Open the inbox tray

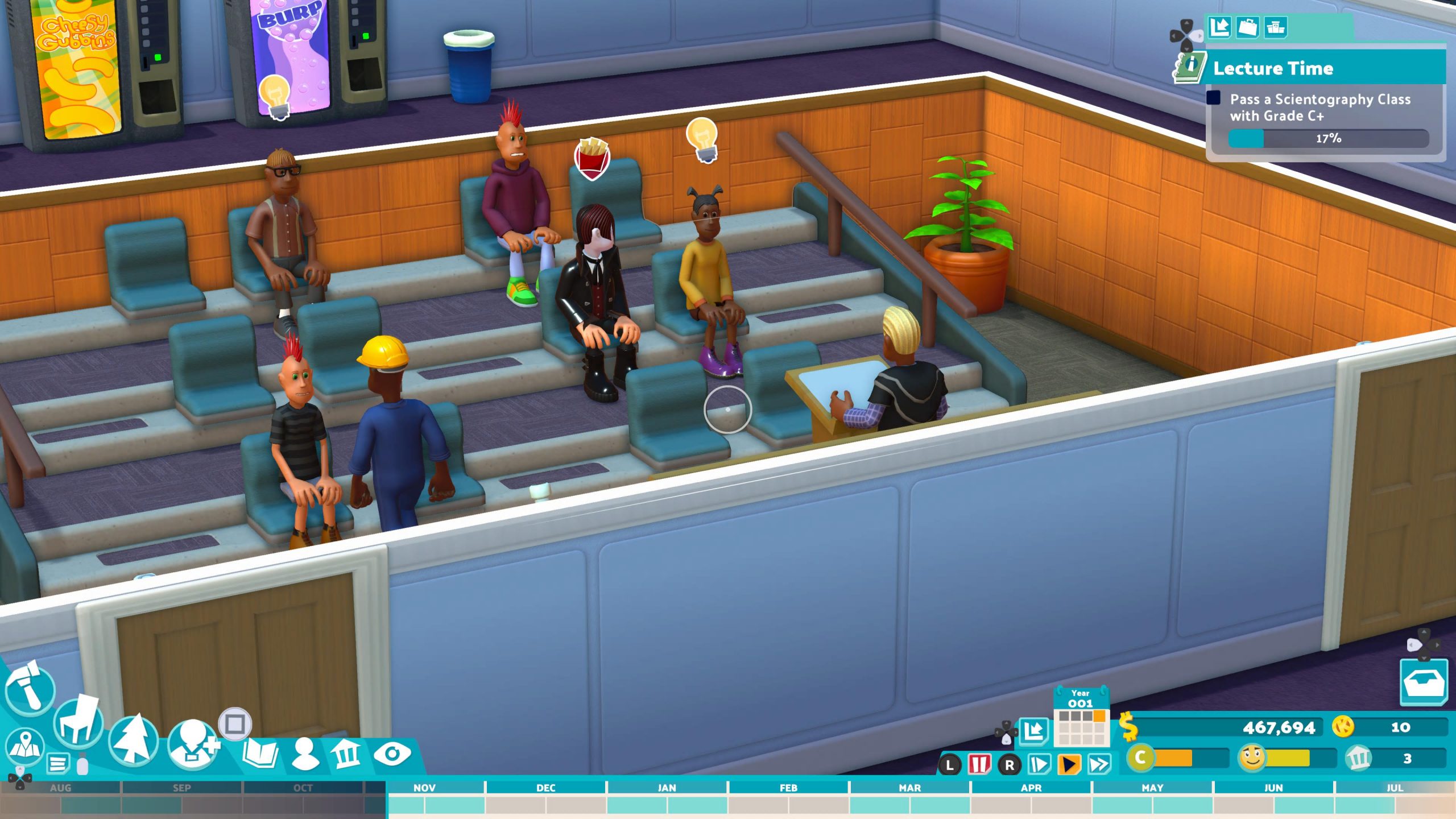pyautogui.click(x=1423, y=682)
